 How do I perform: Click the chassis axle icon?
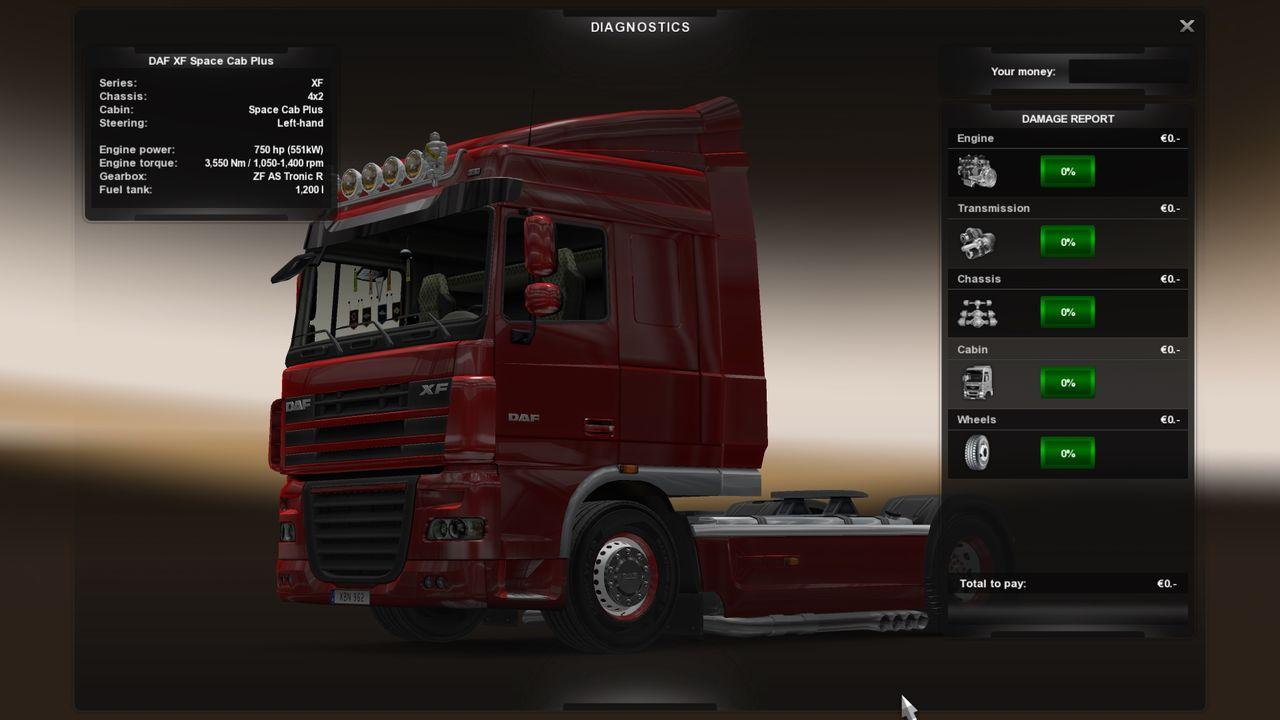click(x=976, y=313)
